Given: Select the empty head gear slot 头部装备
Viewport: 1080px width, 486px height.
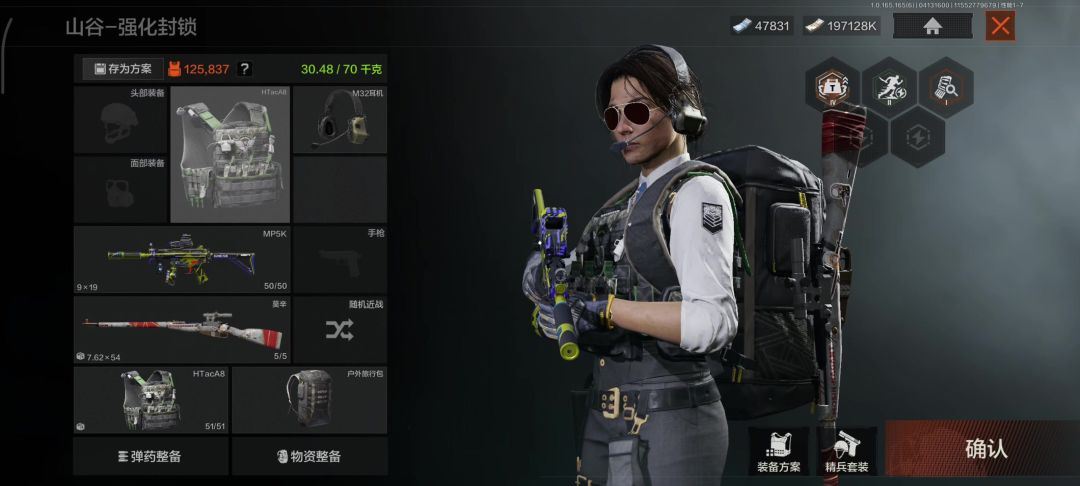Looking at the screenshot, I should (121, 120).
